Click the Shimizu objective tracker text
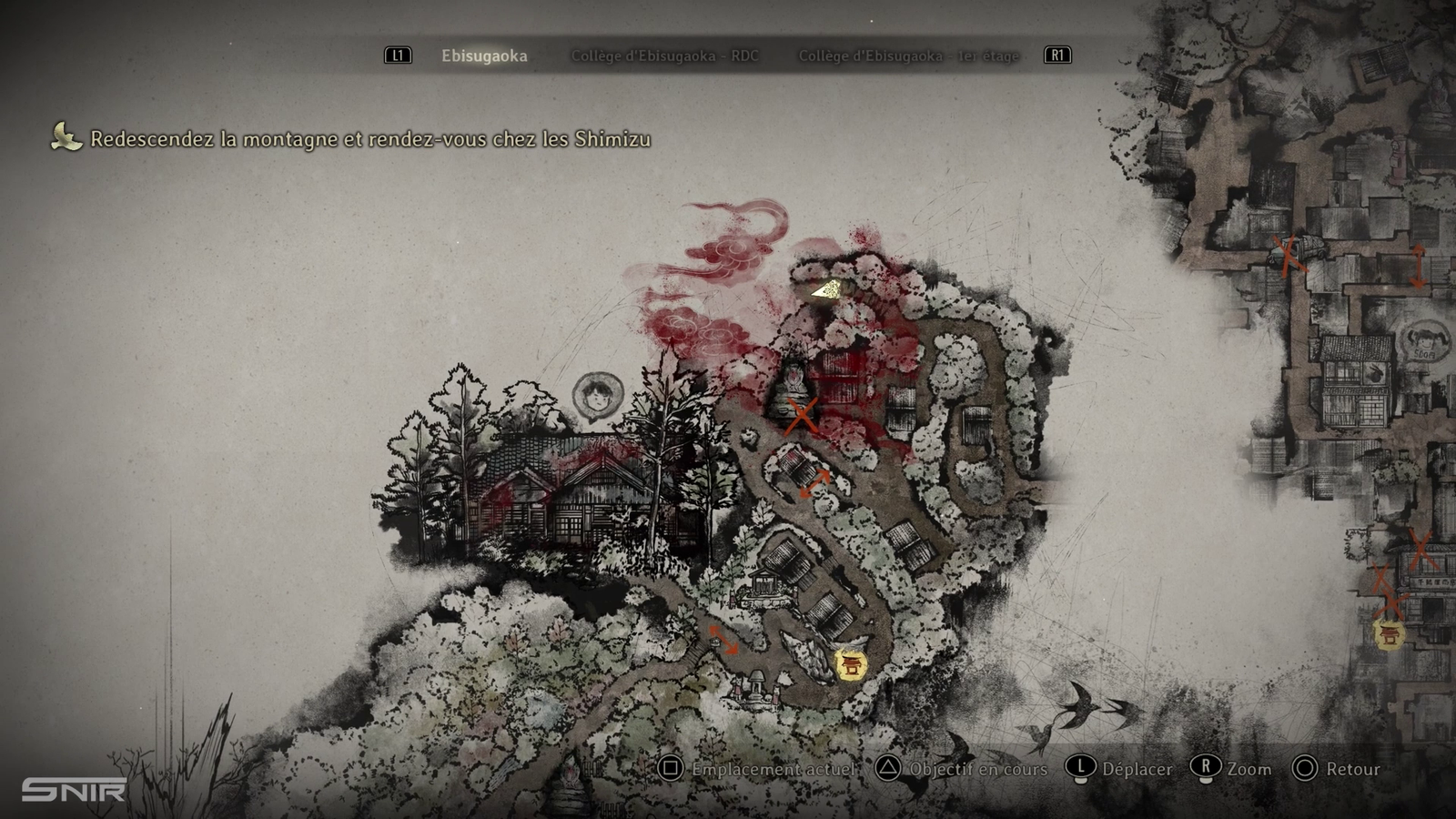This screenshot has height=819, width=1456. tap(369, 139)
